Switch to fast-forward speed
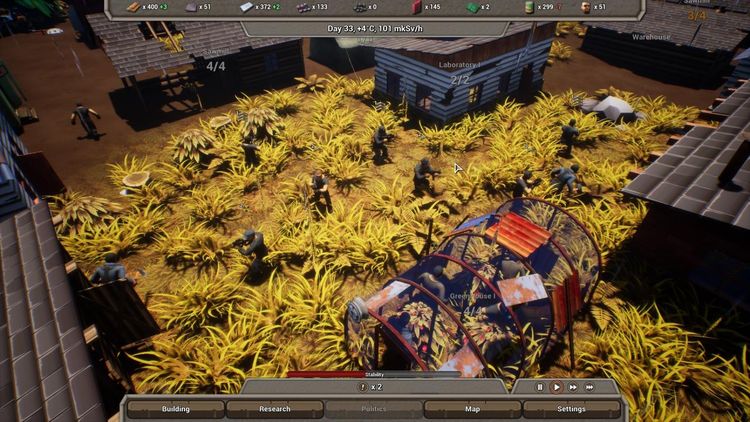The width and height of the screenshot is (750, 422). [x=573, y=387]
